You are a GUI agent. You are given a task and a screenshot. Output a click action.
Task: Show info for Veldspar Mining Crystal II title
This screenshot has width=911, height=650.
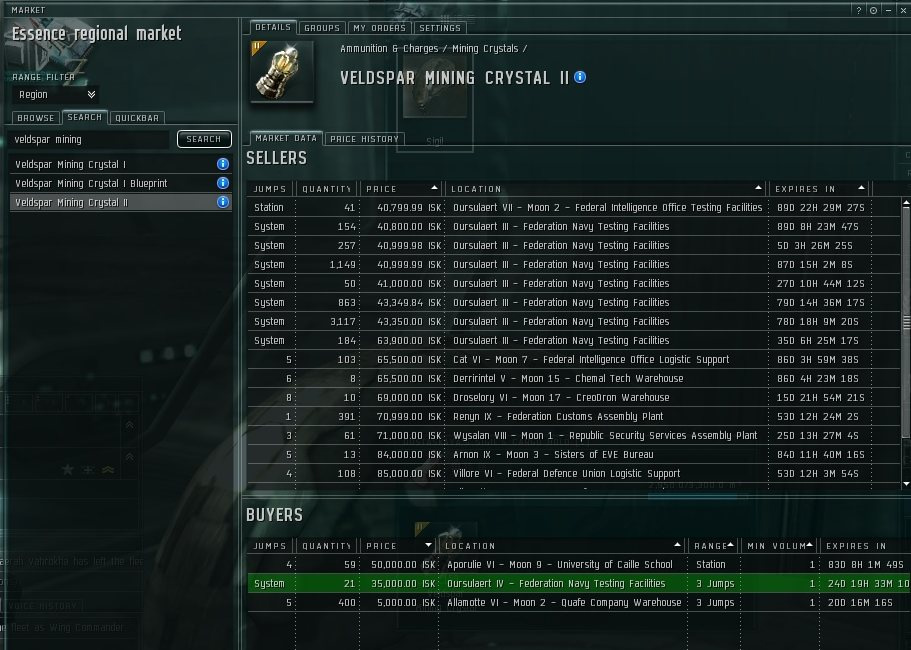coord(581,77)
